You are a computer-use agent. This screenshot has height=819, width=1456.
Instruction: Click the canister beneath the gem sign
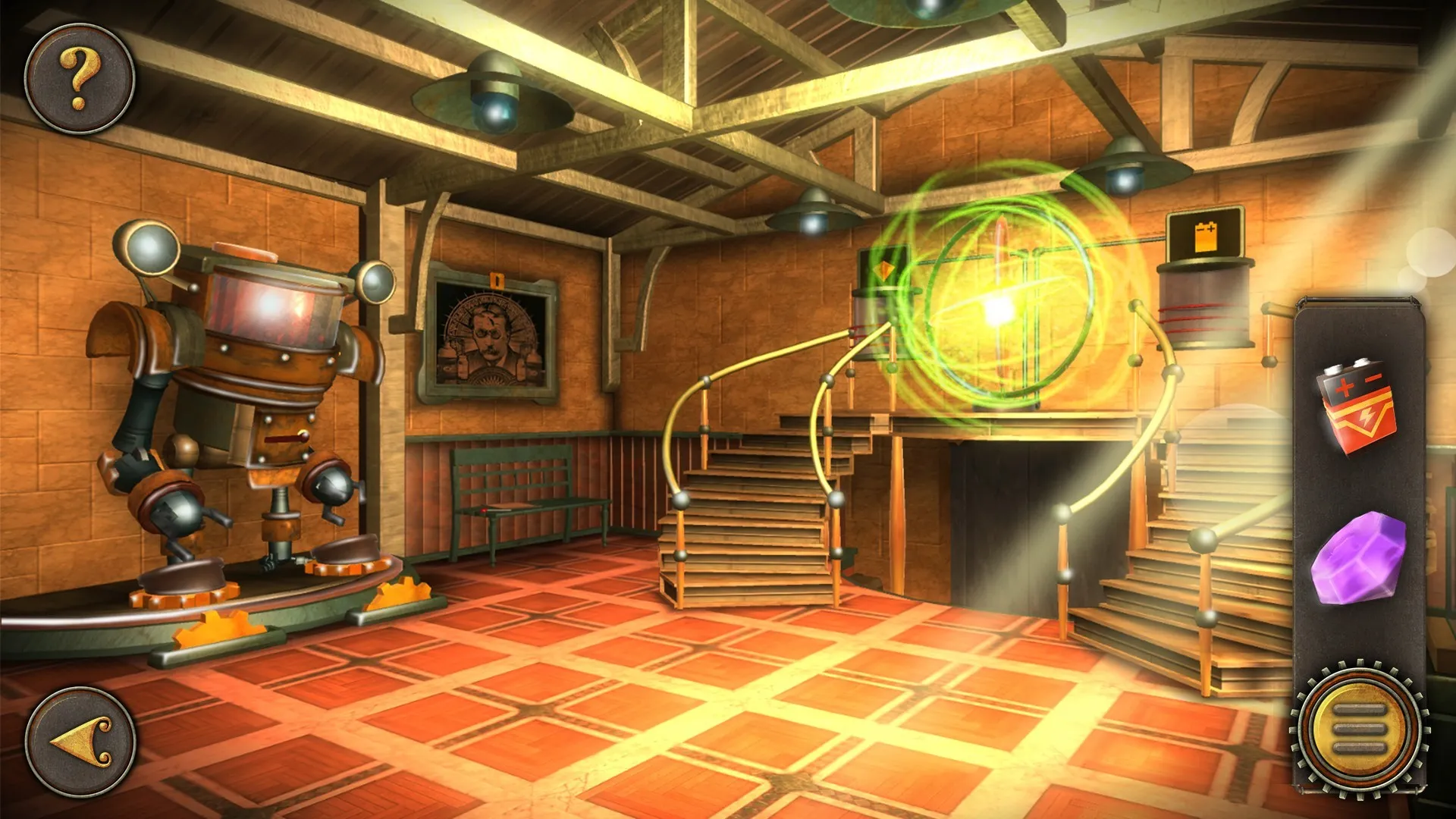[883, 326]
